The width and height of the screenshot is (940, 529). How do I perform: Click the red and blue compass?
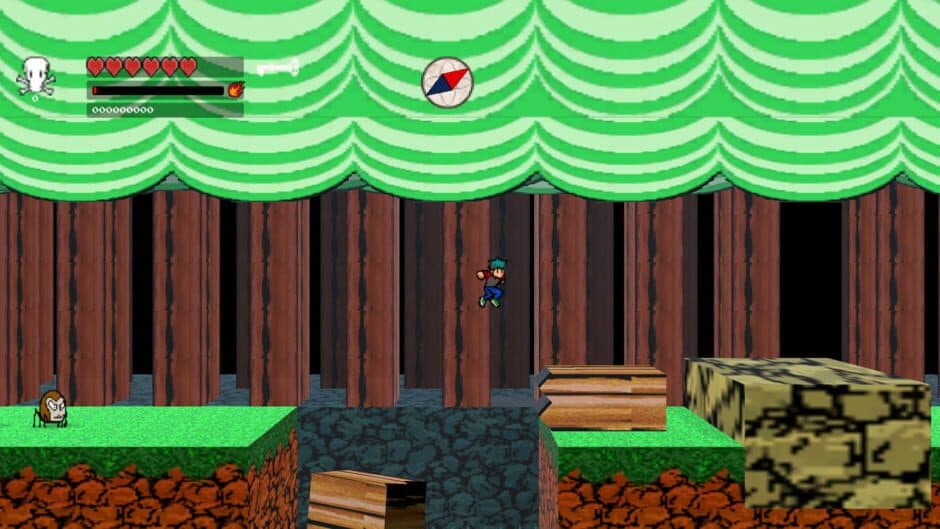click(446, 82)
